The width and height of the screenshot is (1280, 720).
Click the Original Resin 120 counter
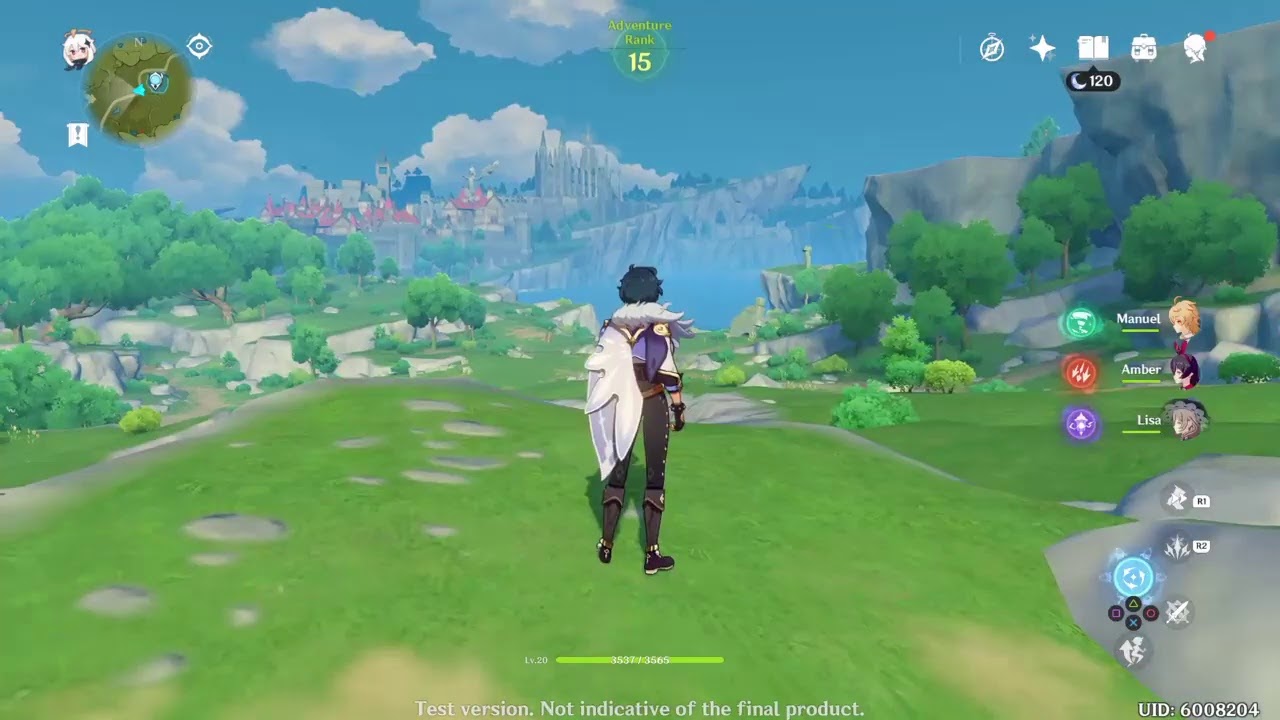[x=1095, y=81]
